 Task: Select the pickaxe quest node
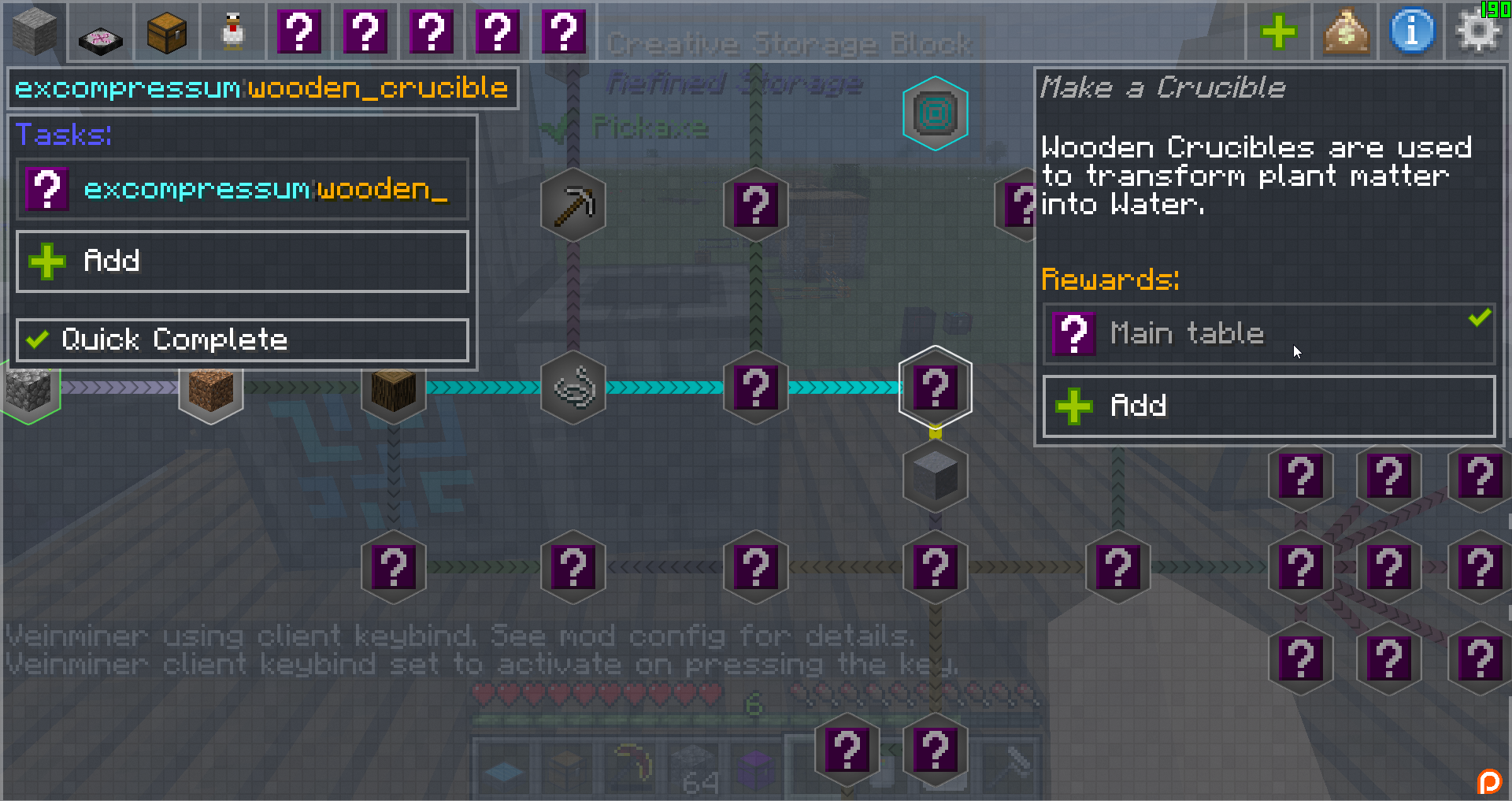tap(573, 206)
